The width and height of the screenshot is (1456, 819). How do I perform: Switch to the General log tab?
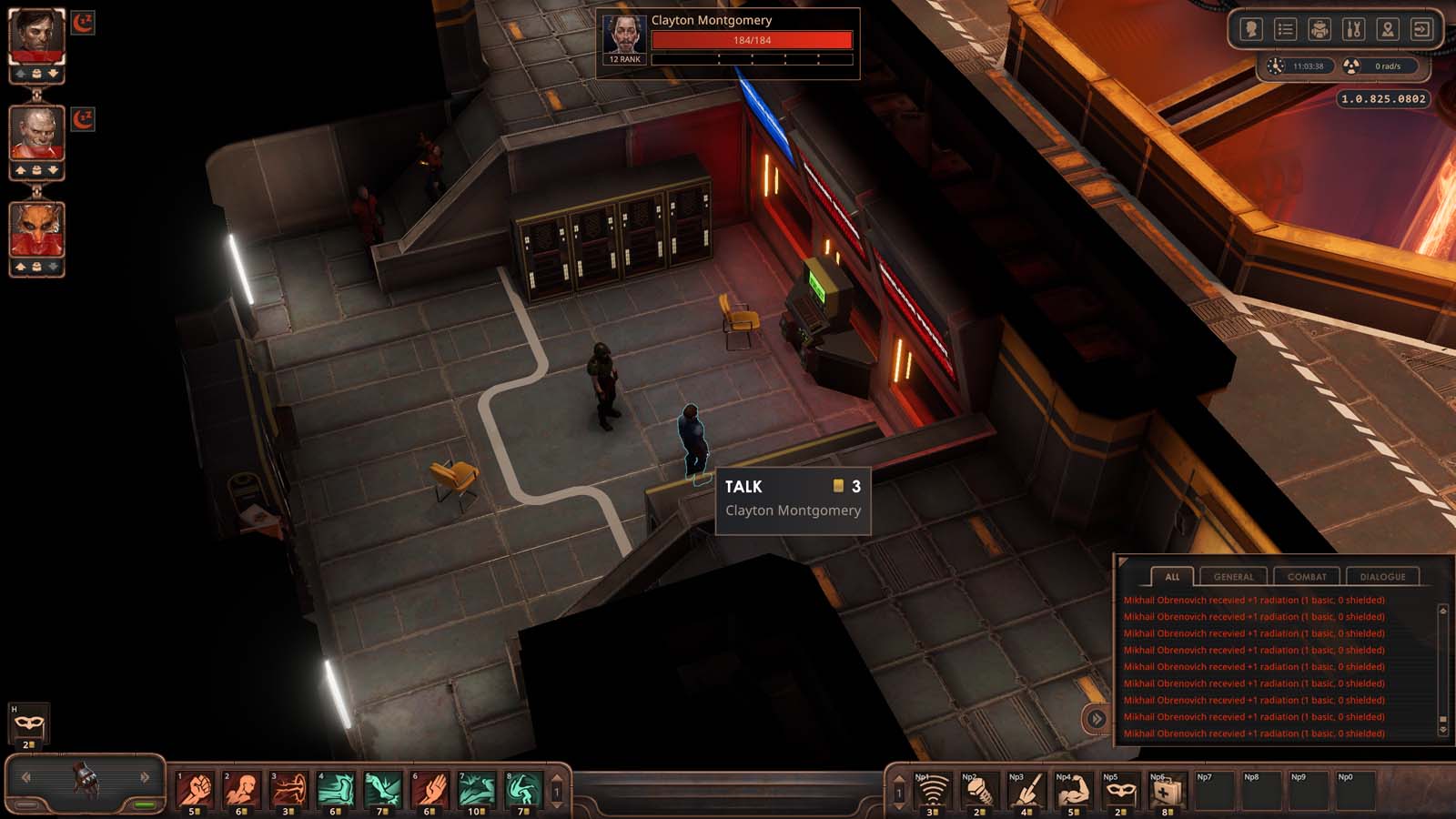click(1233, 577)
